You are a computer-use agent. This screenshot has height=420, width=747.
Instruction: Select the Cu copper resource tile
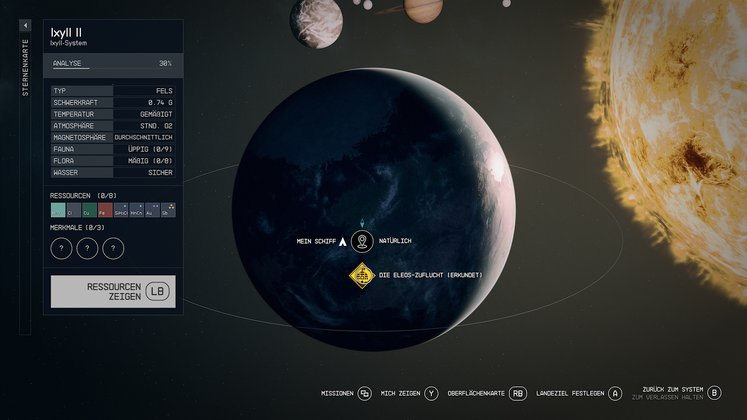90,211
